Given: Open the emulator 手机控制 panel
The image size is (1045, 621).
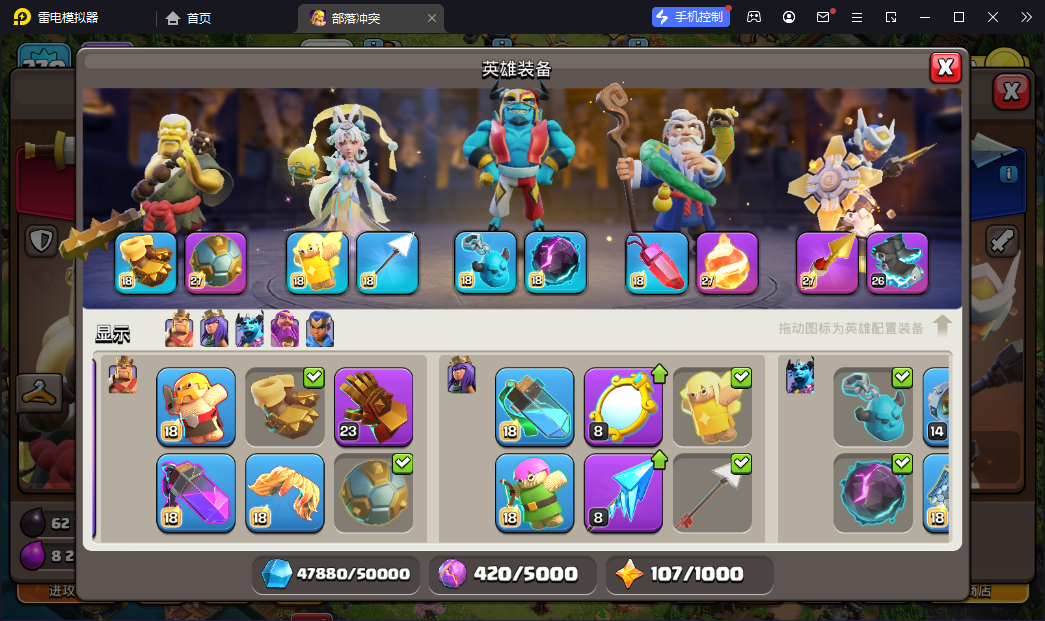Looking at the screenshot, I should click(689, 17).
